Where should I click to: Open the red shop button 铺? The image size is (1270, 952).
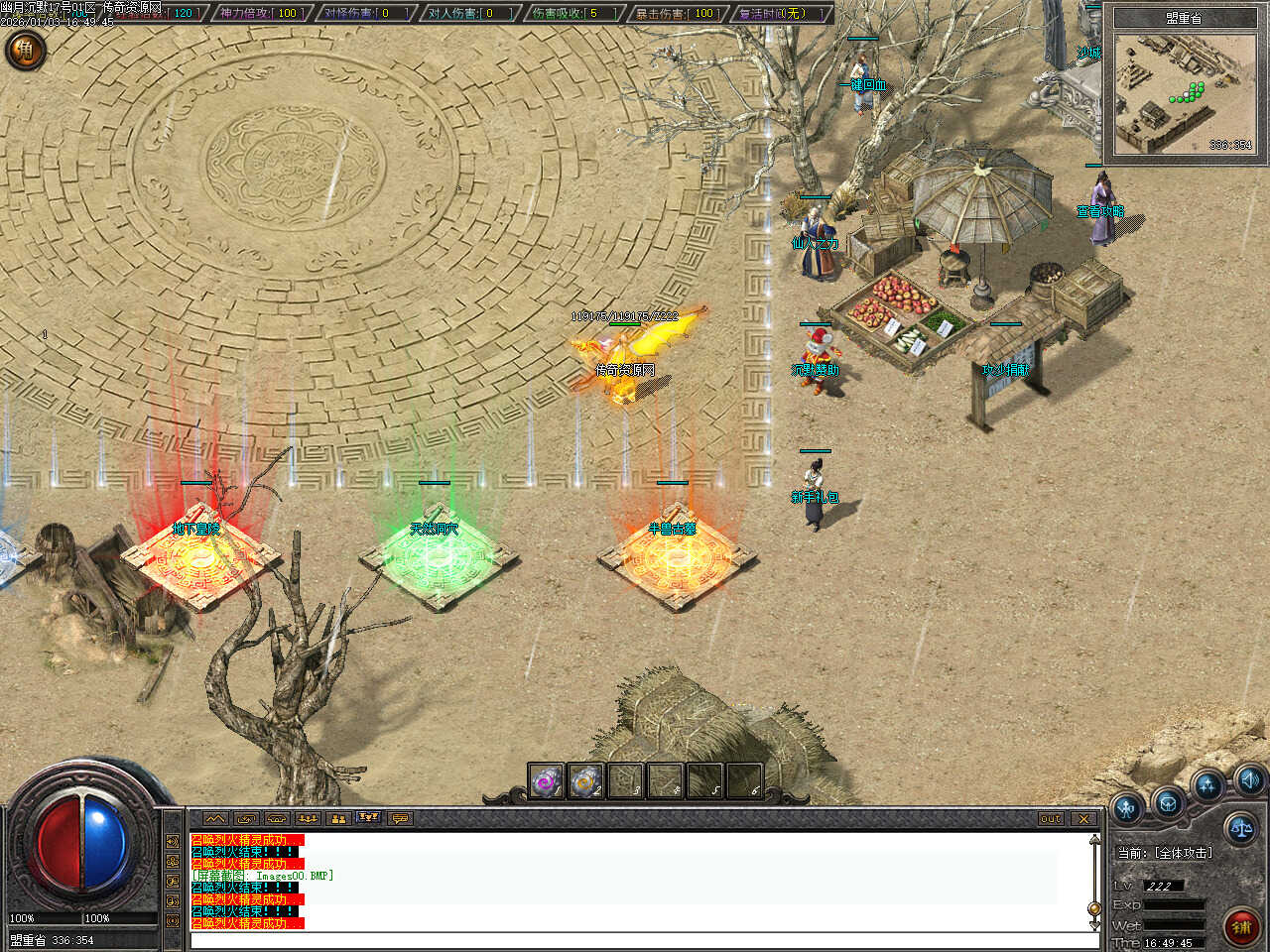(x=1241, y=926)
